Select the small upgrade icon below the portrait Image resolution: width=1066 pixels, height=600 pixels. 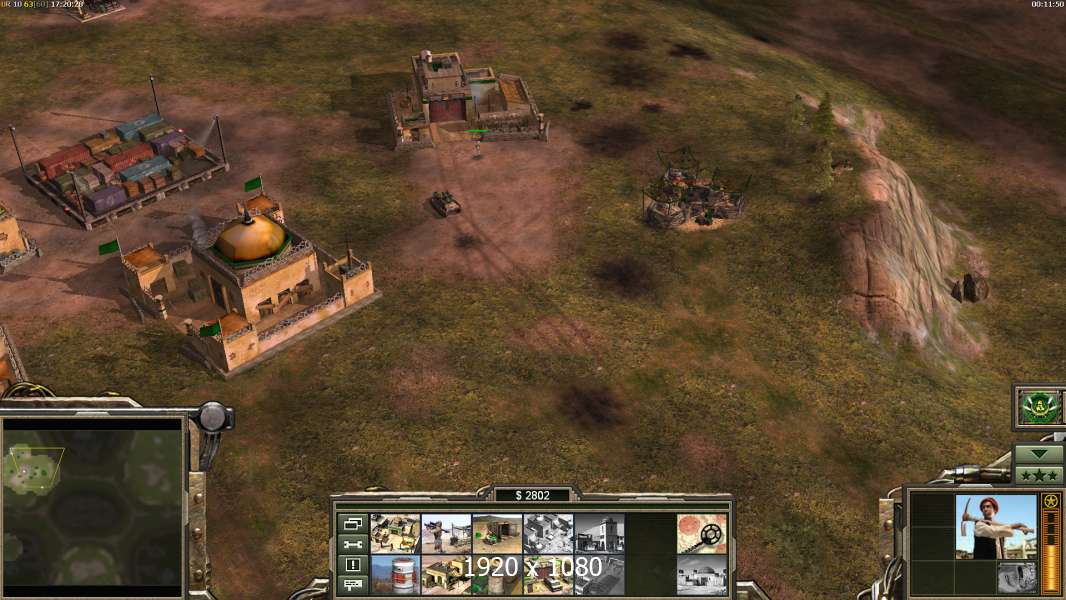[1016, 576]
